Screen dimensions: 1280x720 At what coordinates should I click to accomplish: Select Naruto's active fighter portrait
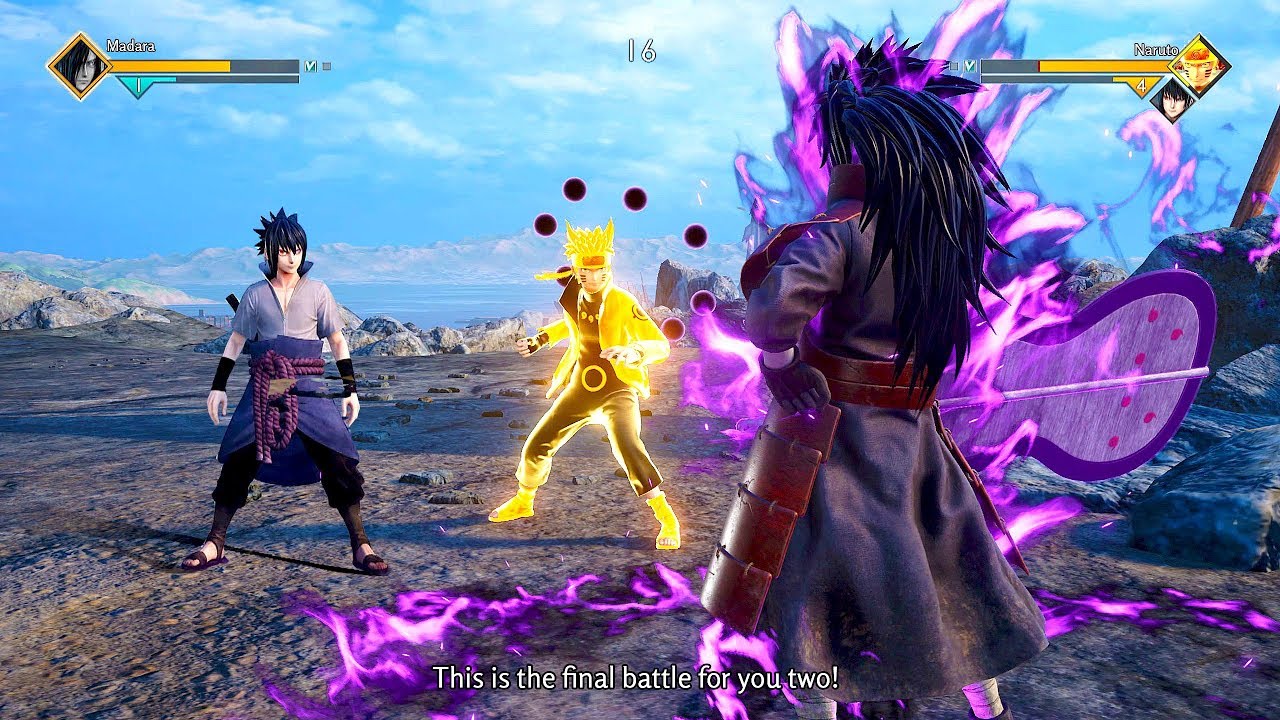(1198, 65)
